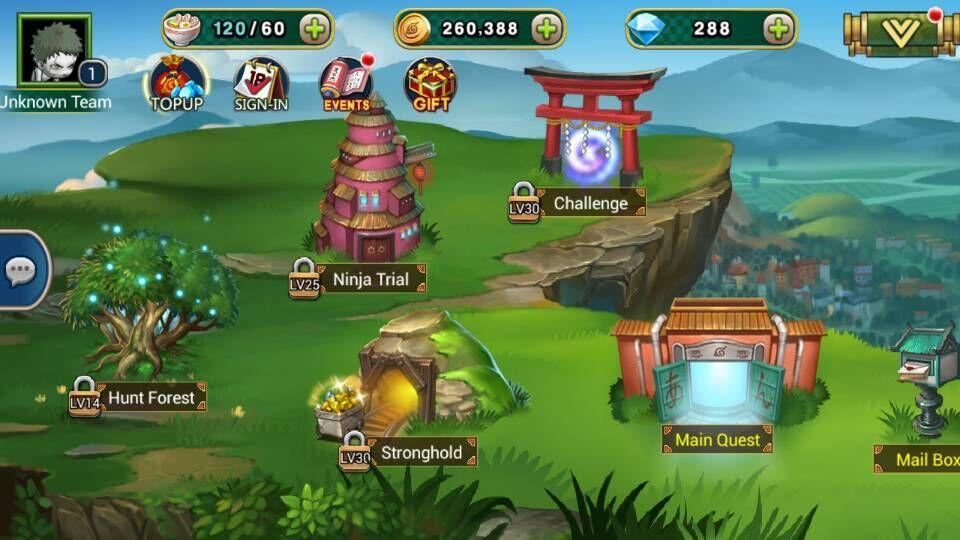Screen dimensions: 960x540
Task: Enter the Ninja Trial building
Action: pyautogui.click(x=371, y=190)
